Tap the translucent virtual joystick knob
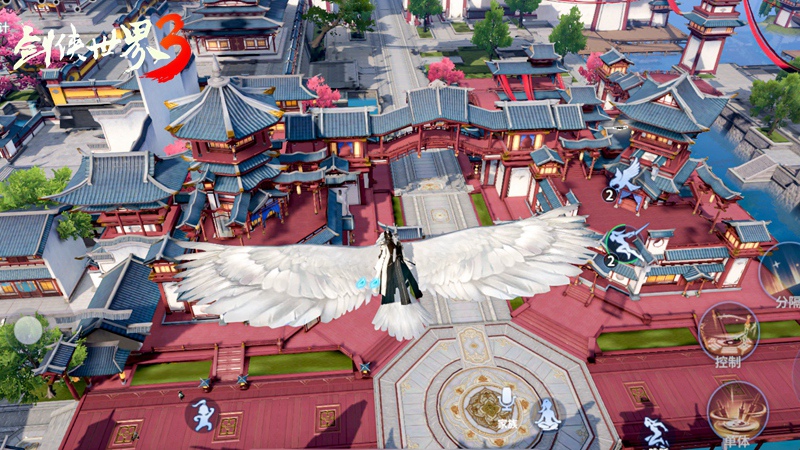Viewport: 800px width, 450px height. coord(28,331)
